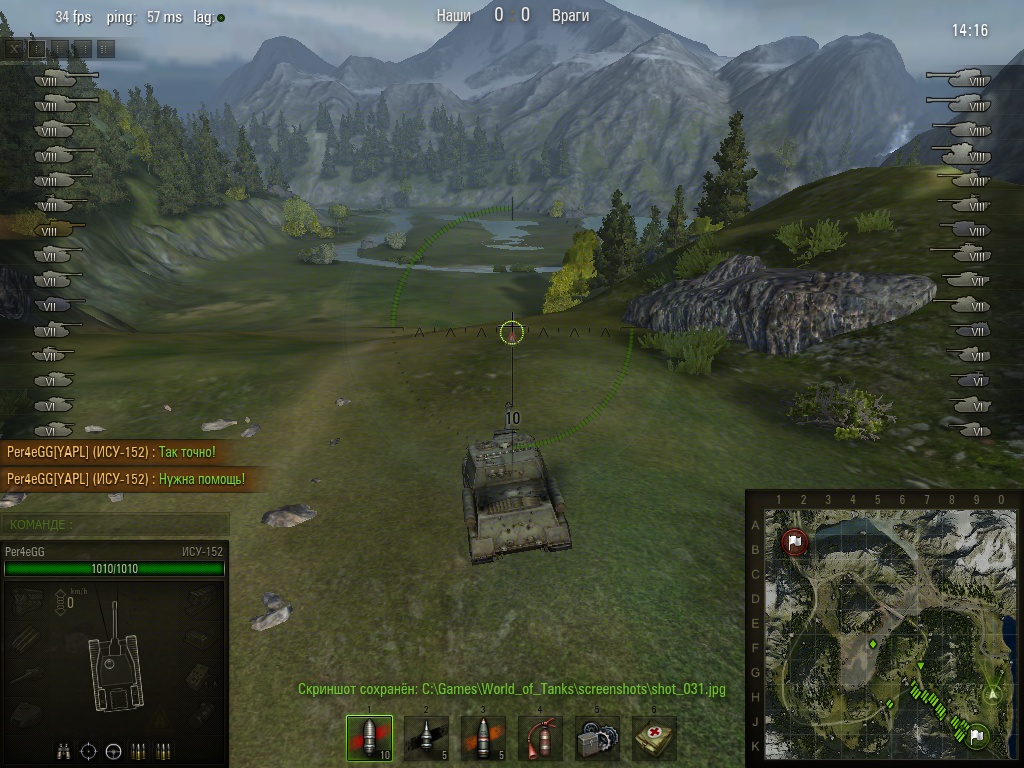This screenshot has height=768, width=1024.
Task: Load the high-explosive shell in slot 3
Action: point(483,739)
